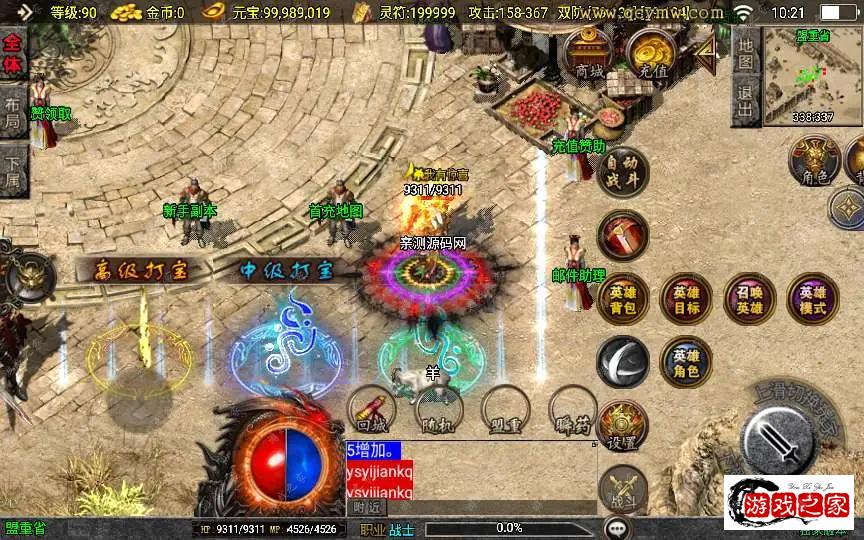The width and height of the screenshot is (864, 540).
Task: Use the 回城 return scroll
Action: [x=372, y=410]
